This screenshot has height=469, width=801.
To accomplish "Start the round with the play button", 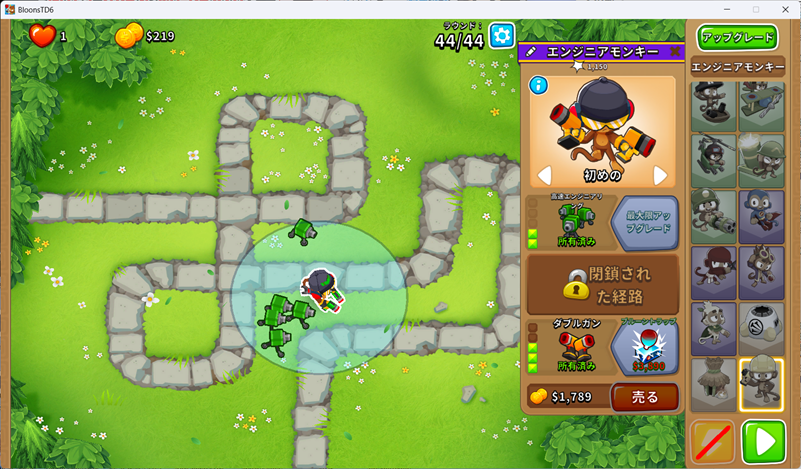I will pyautogui.click(x=763, y=441).
